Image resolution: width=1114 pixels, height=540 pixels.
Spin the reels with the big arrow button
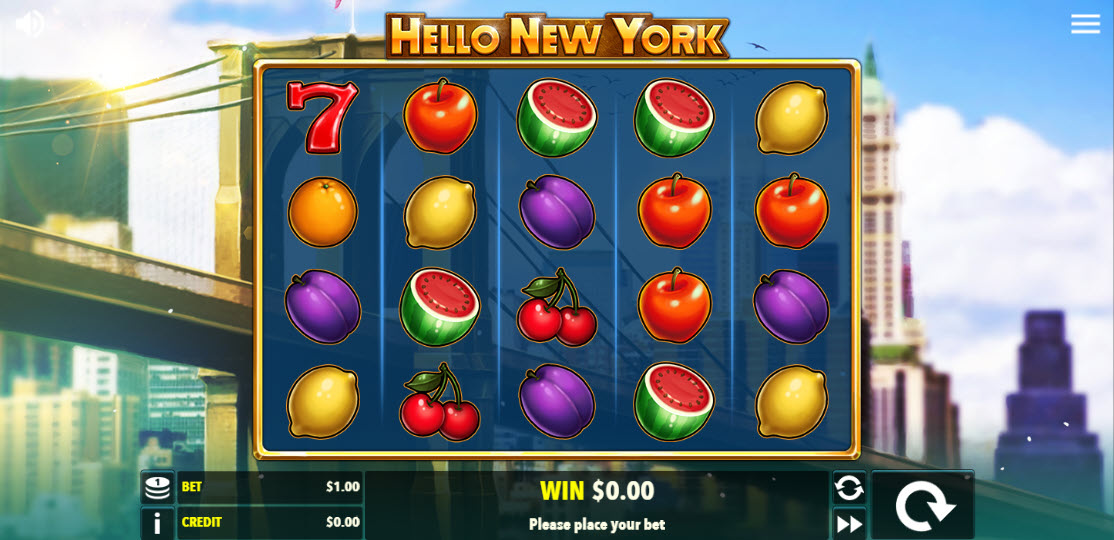(x=922, y=505)
